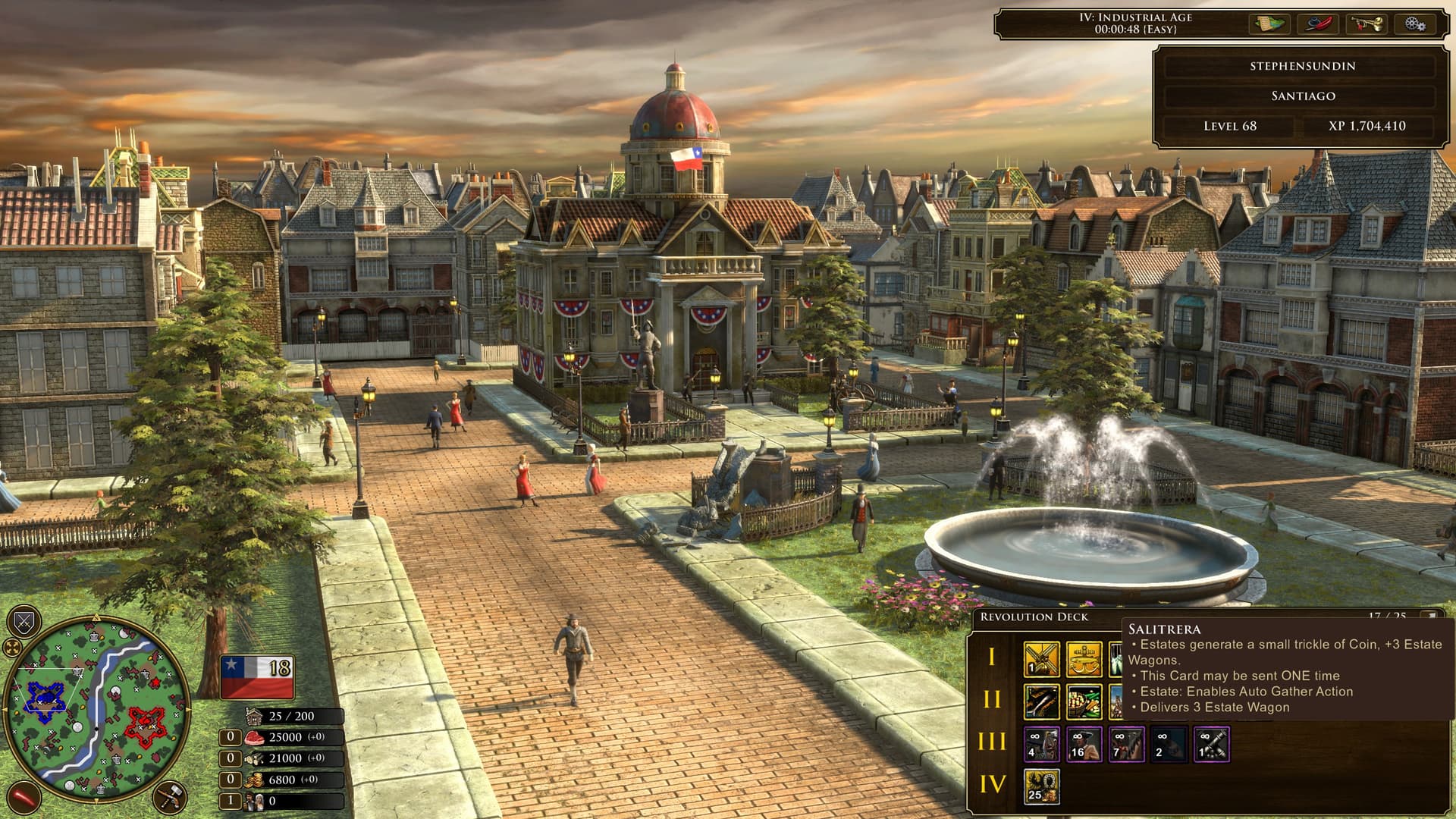Open the map scroll objectives icon
The width and height of the screenshot is (1456, 819).
pos(1269,24)
